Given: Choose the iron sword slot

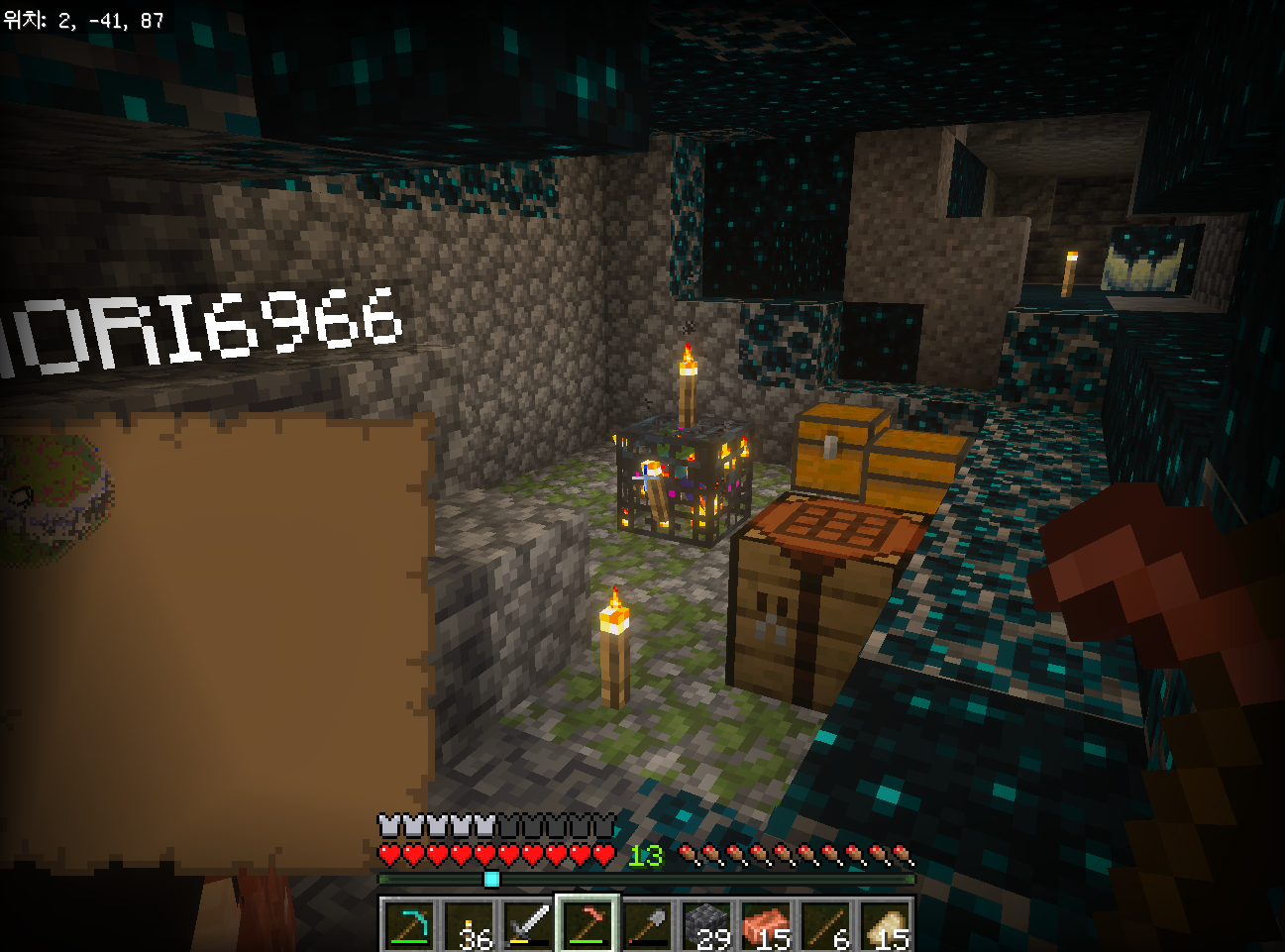Looking at the screenshot, I should (528, 925).
